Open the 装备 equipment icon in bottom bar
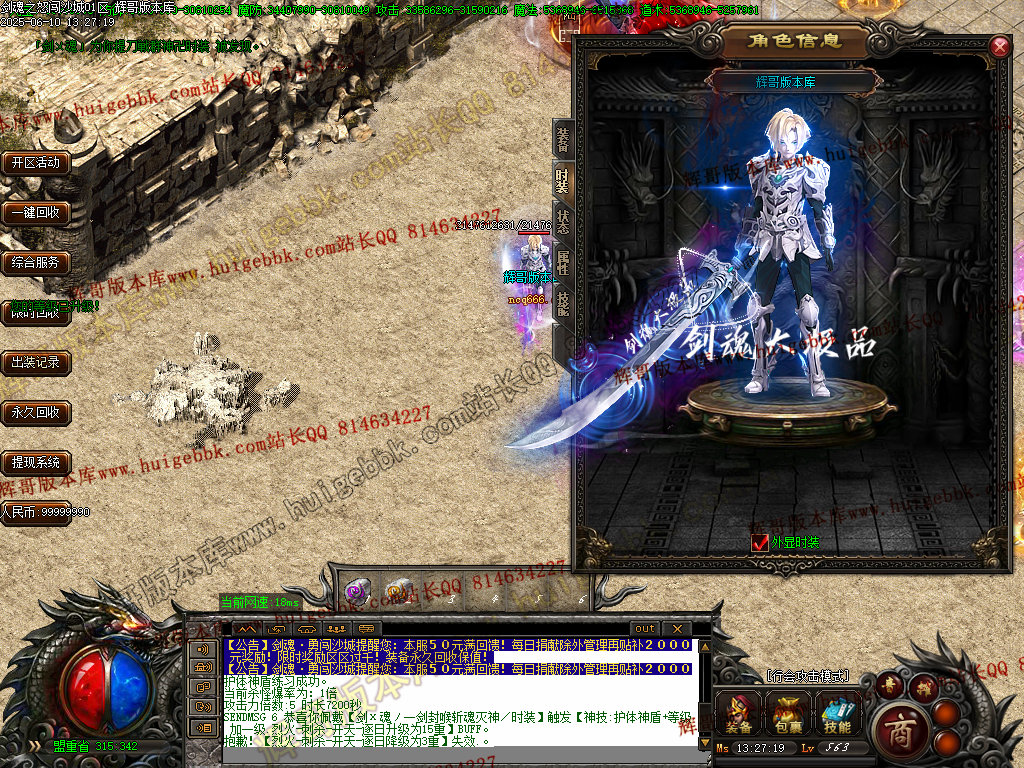Viewport: 1024px width, 768px height. (x=739, y=713)
